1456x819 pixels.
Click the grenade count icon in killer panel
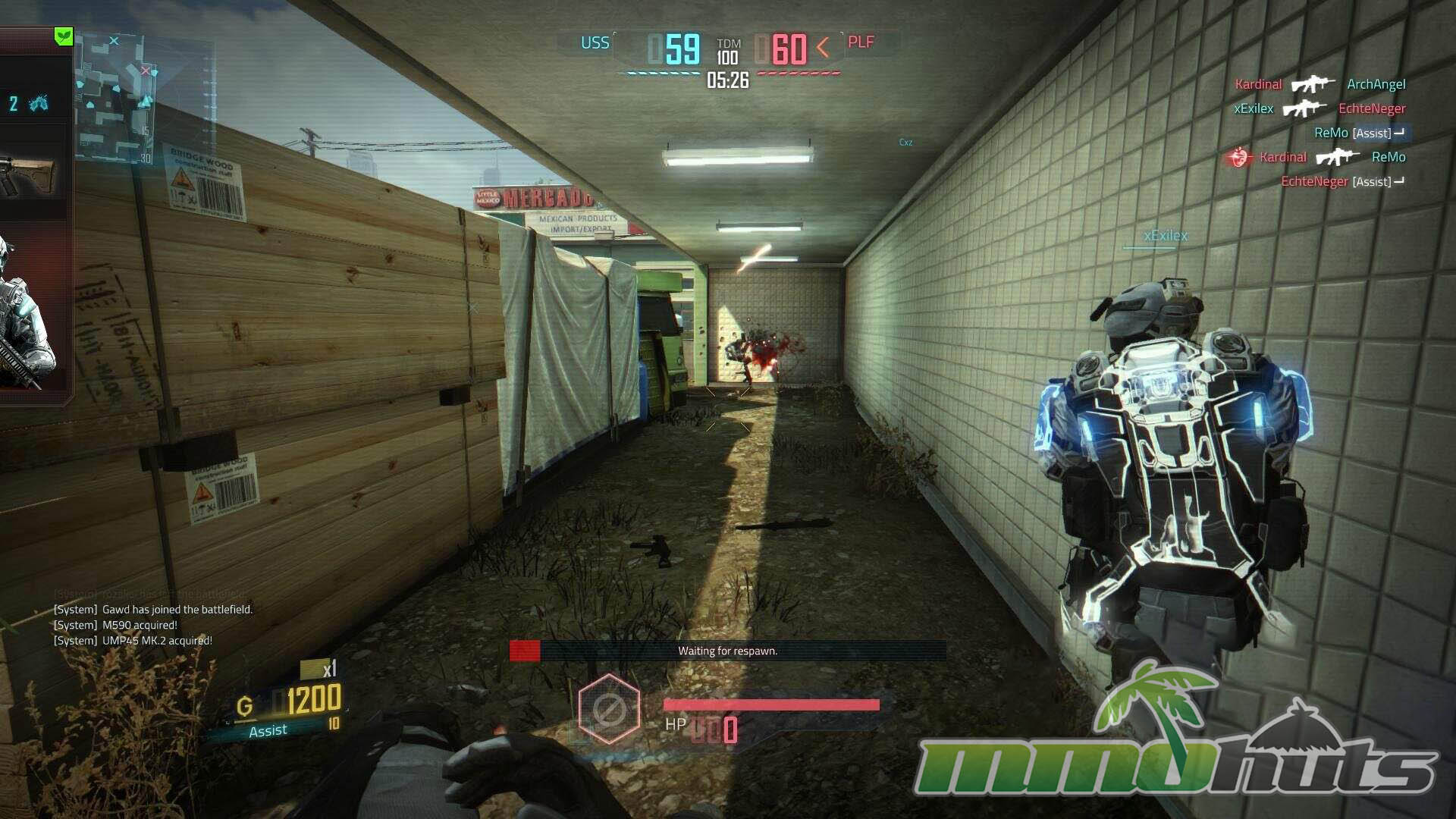[x=38, y=104]
